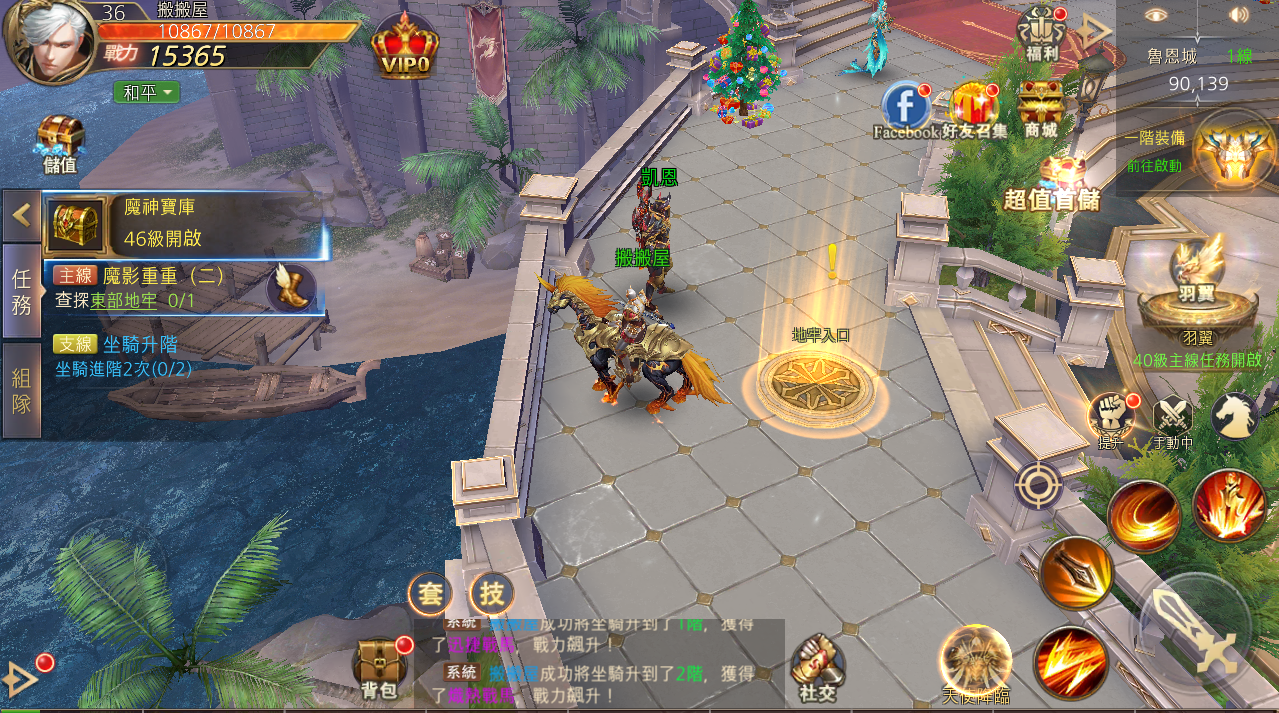Tap the 技 skill button
This screenshot has width=1279, height=713.
(x=491, y=594)
